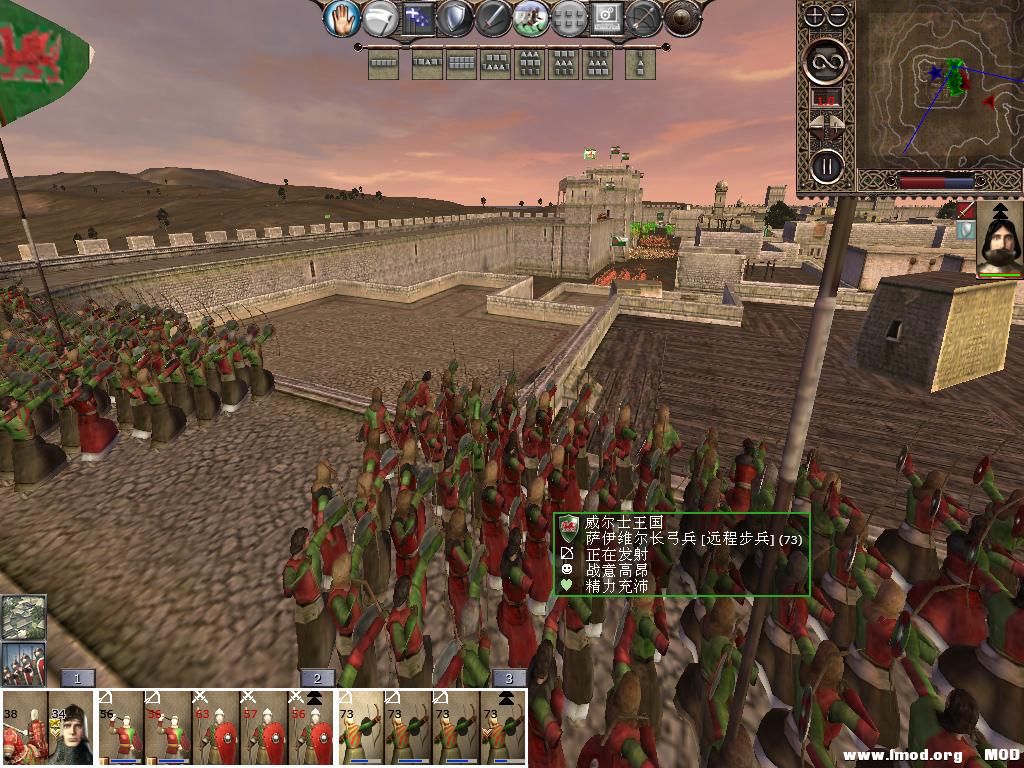Select the sword melee attack button
Screen dimensions: 1024x768
click(493, 18)
